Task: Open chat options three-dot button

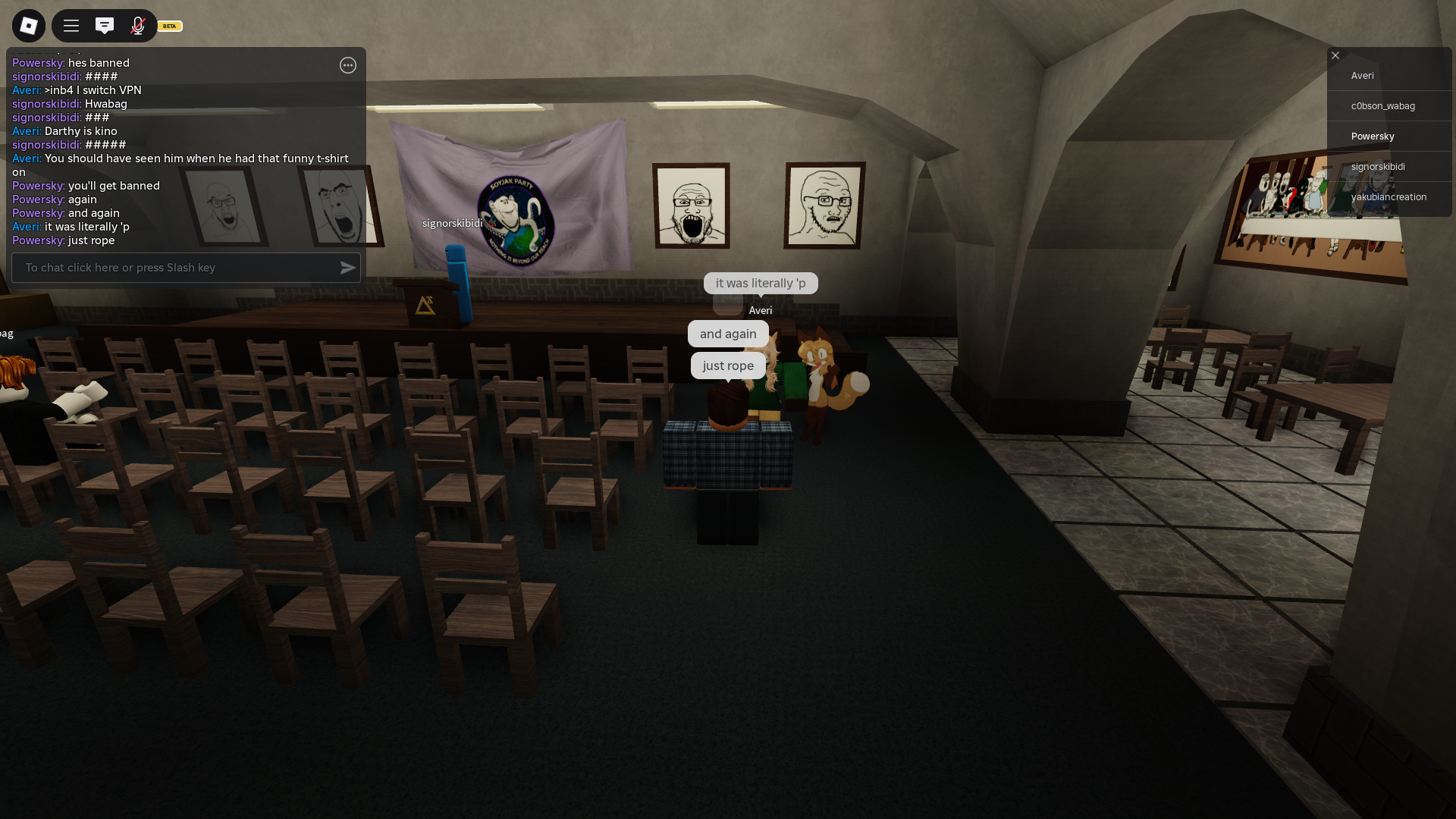Action: 348,65
